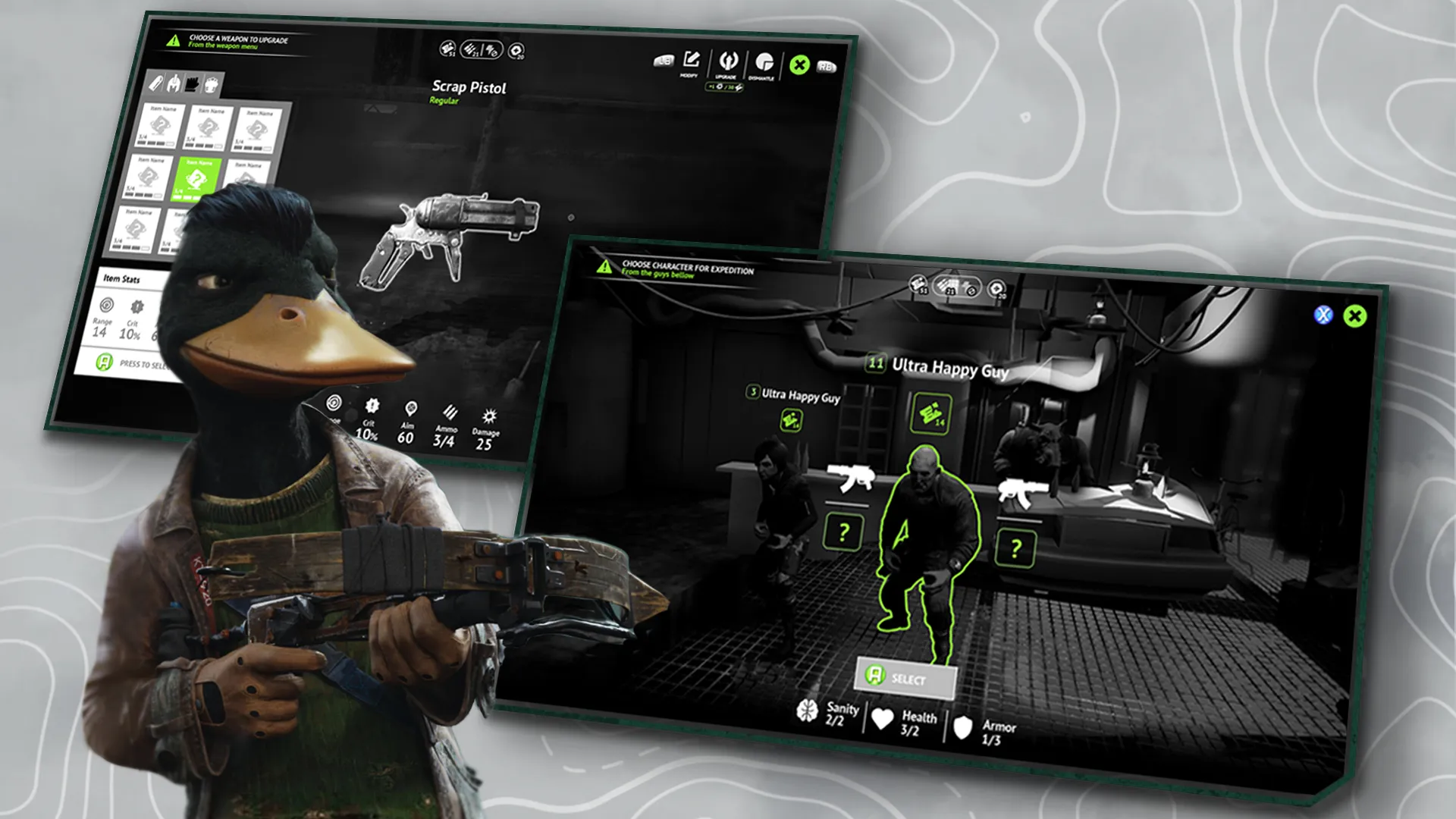Viewport: 1456px width, 819px height.
Task: Click the Damage stat sun icon
Action: tap(490, 414)
